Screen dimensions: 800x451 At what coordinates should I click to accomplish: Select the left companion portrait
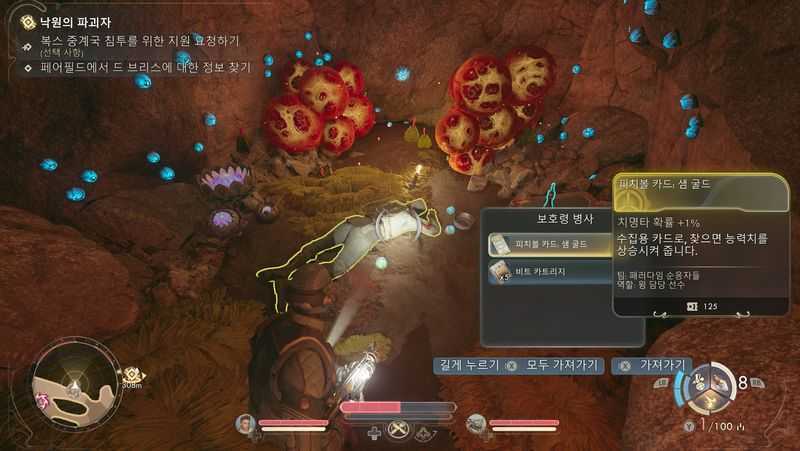[x=246, y=423]
